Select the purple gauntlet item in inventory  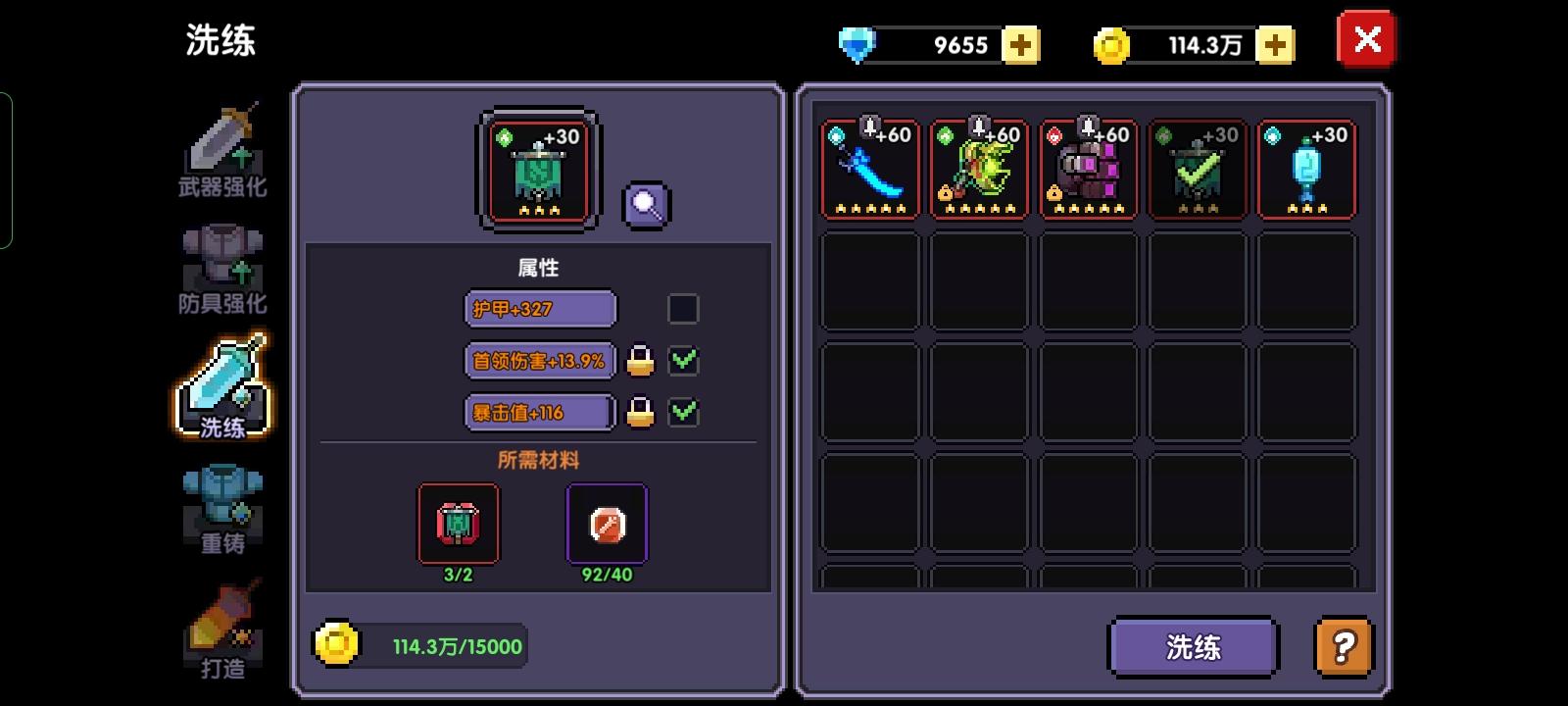pos(1088,169)
